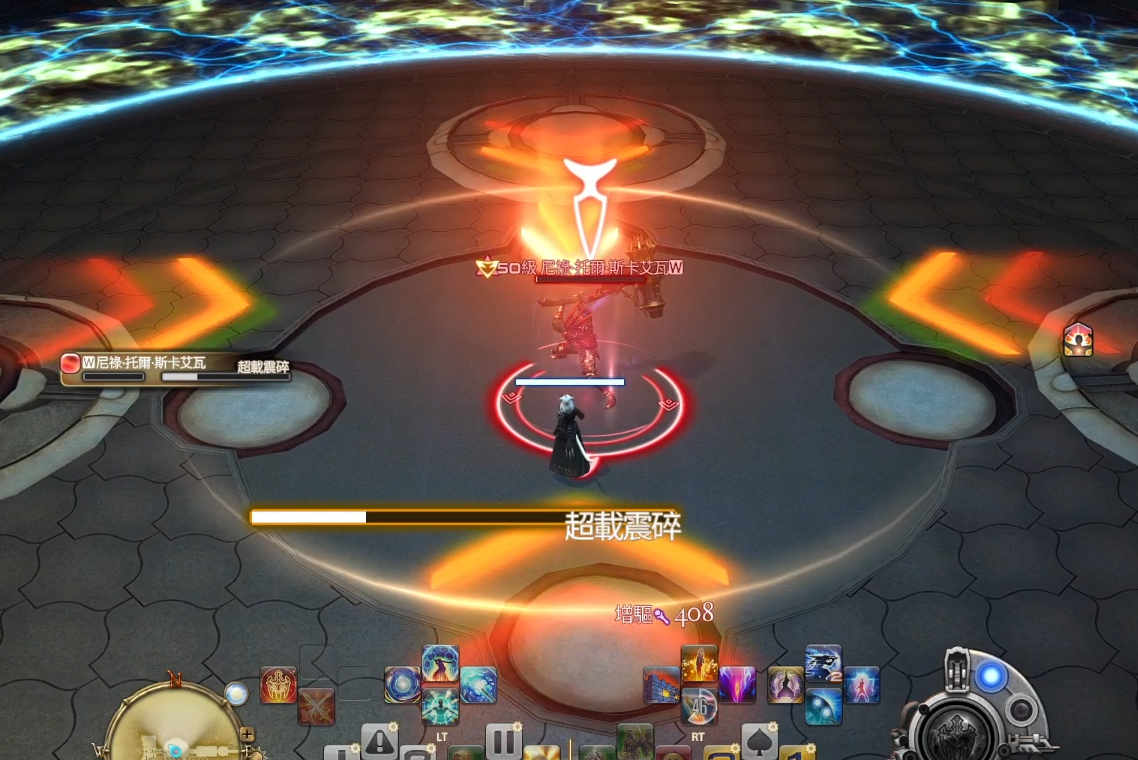This screenshot has height=760, width=1138.
Task: Use the teal glowing figure ability
Action: tap(440, 705)
